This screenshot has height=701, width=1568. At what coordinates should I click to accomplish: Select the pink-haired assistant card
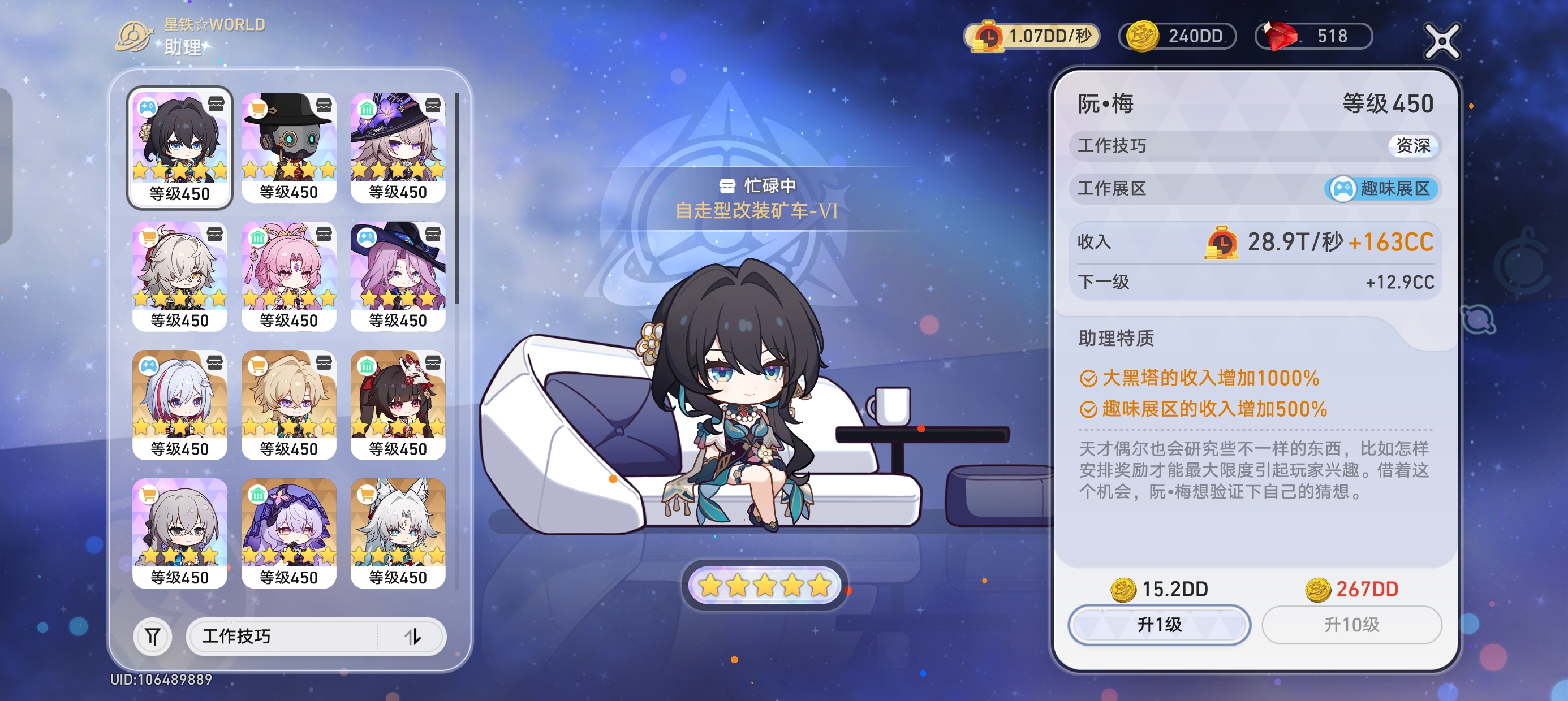pyautogui.click(x=288, y=276)
